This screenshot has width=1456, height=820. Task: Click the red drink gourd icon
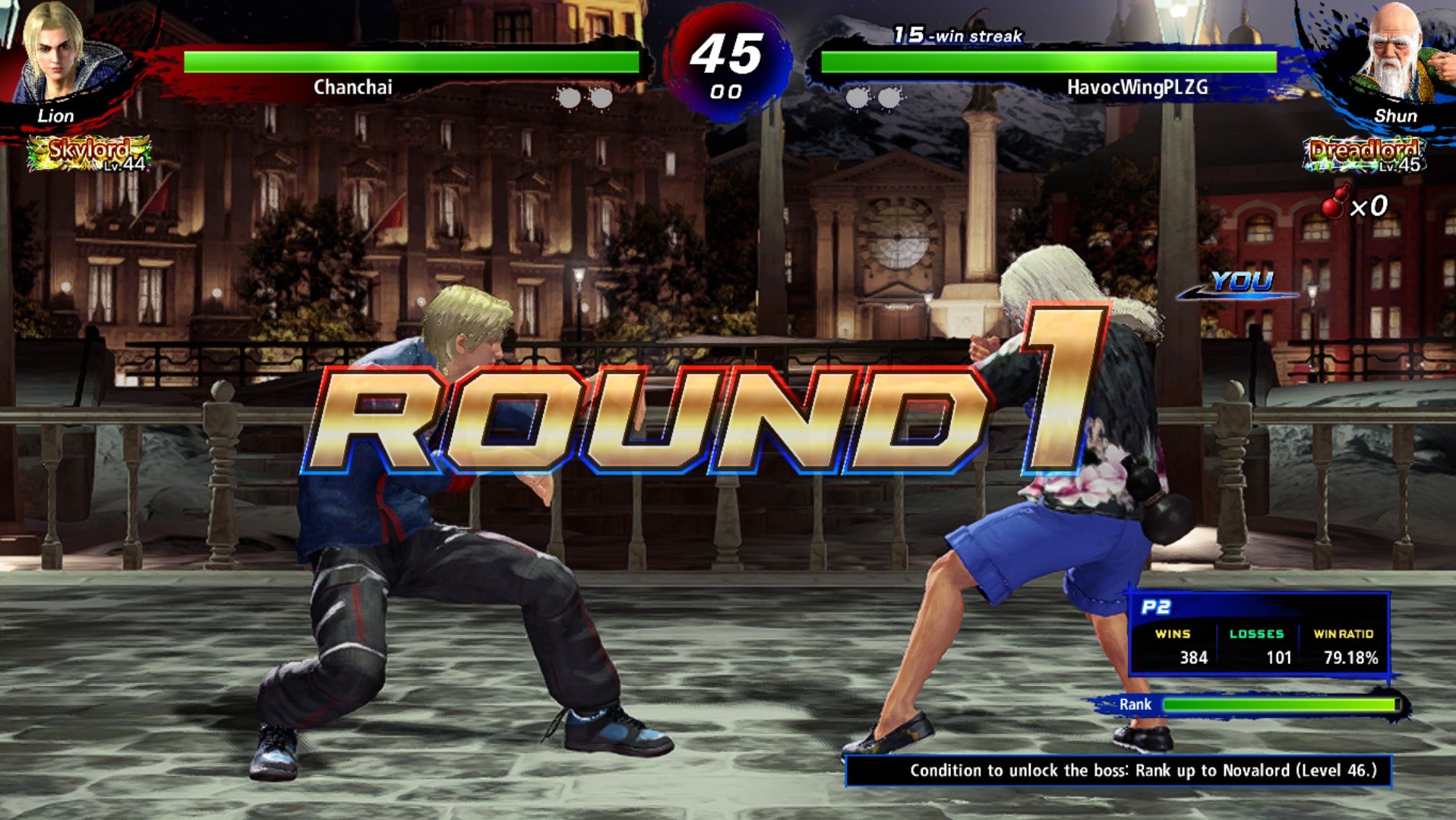1337,202
